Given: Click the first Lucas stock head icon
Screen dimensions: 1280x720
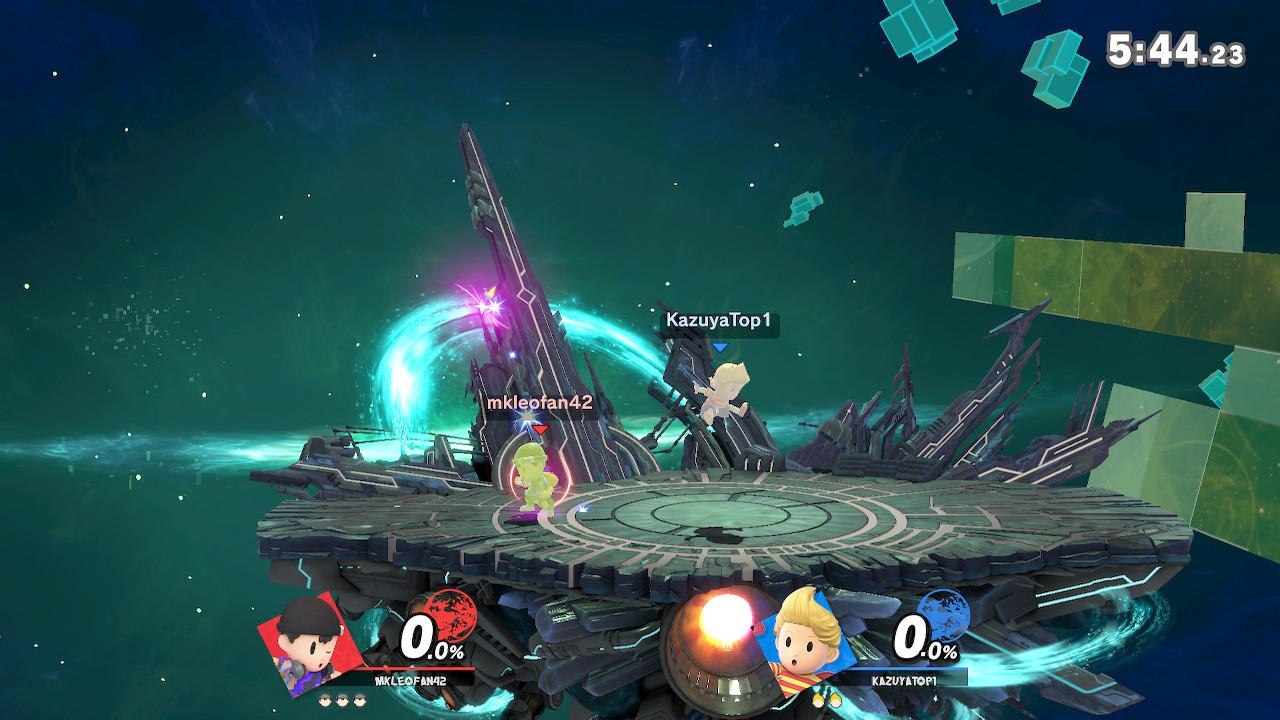Looking at the screenshot, I should coord(818,699).
